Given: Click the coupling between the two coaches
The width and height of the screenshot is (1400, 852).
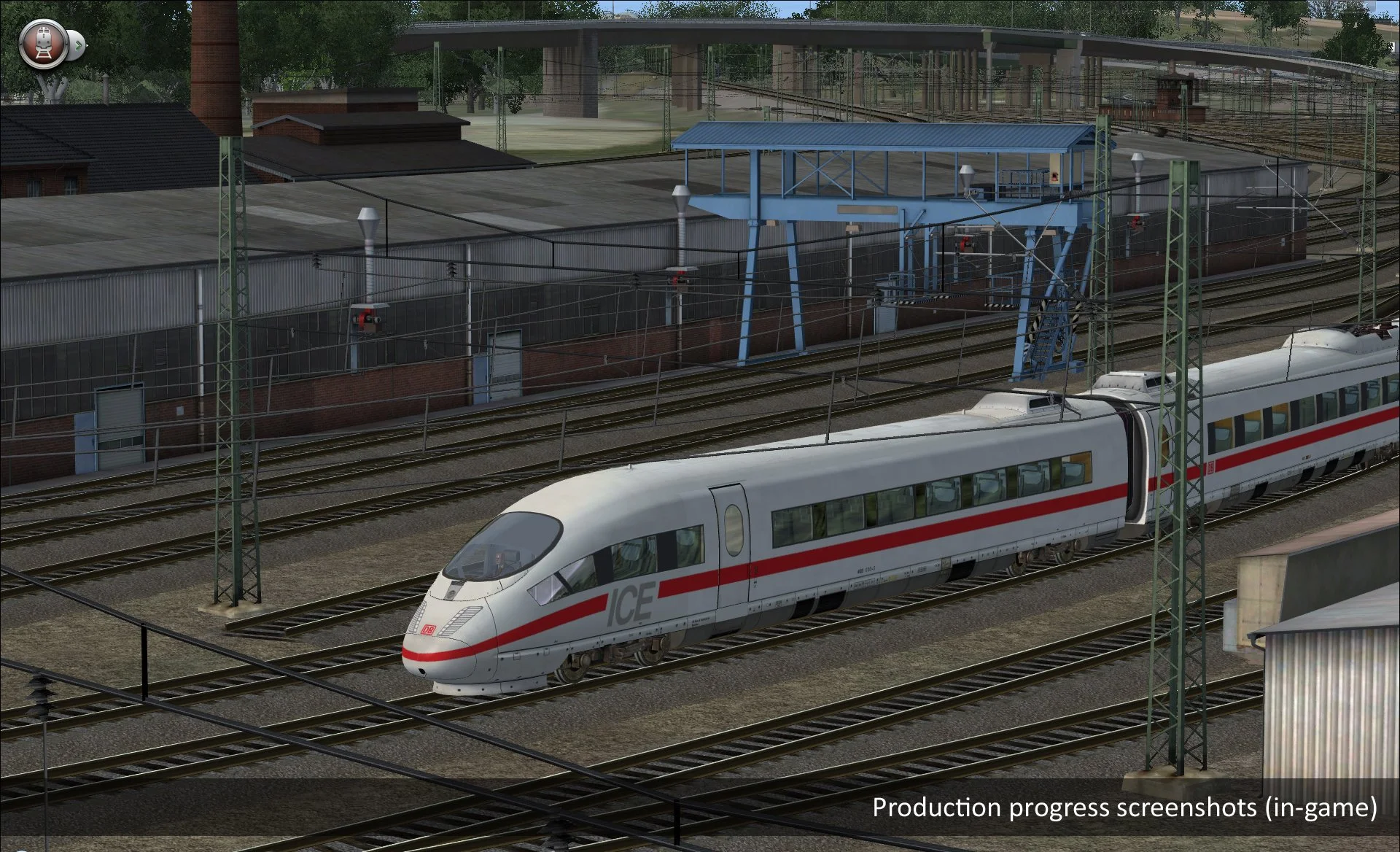Looking at the screenshot, I should (x=1137, y=467).
